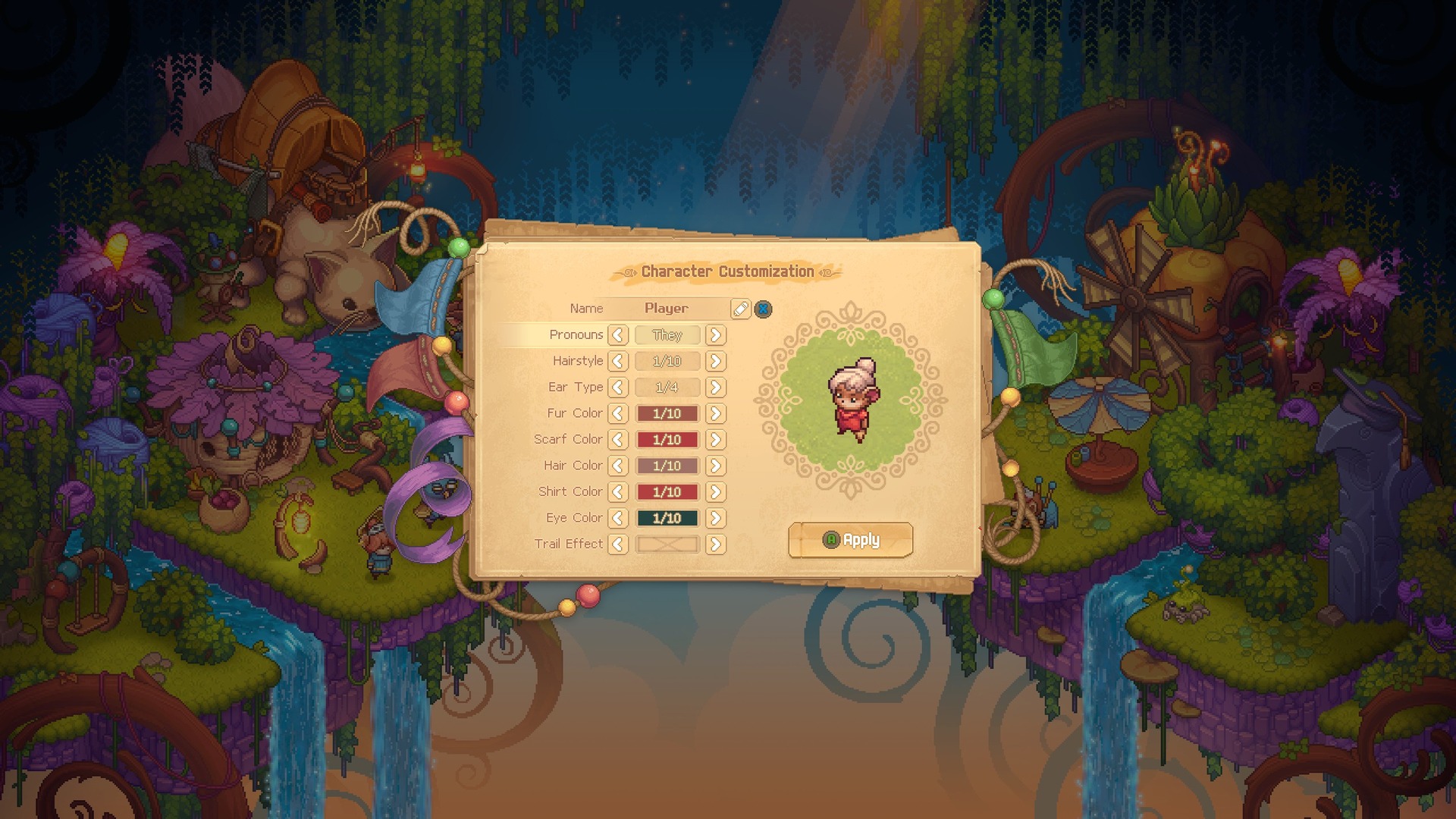Screen dimensions: 1456x819
Task: Select the They pronoun value display
Action: pos(667,335)
